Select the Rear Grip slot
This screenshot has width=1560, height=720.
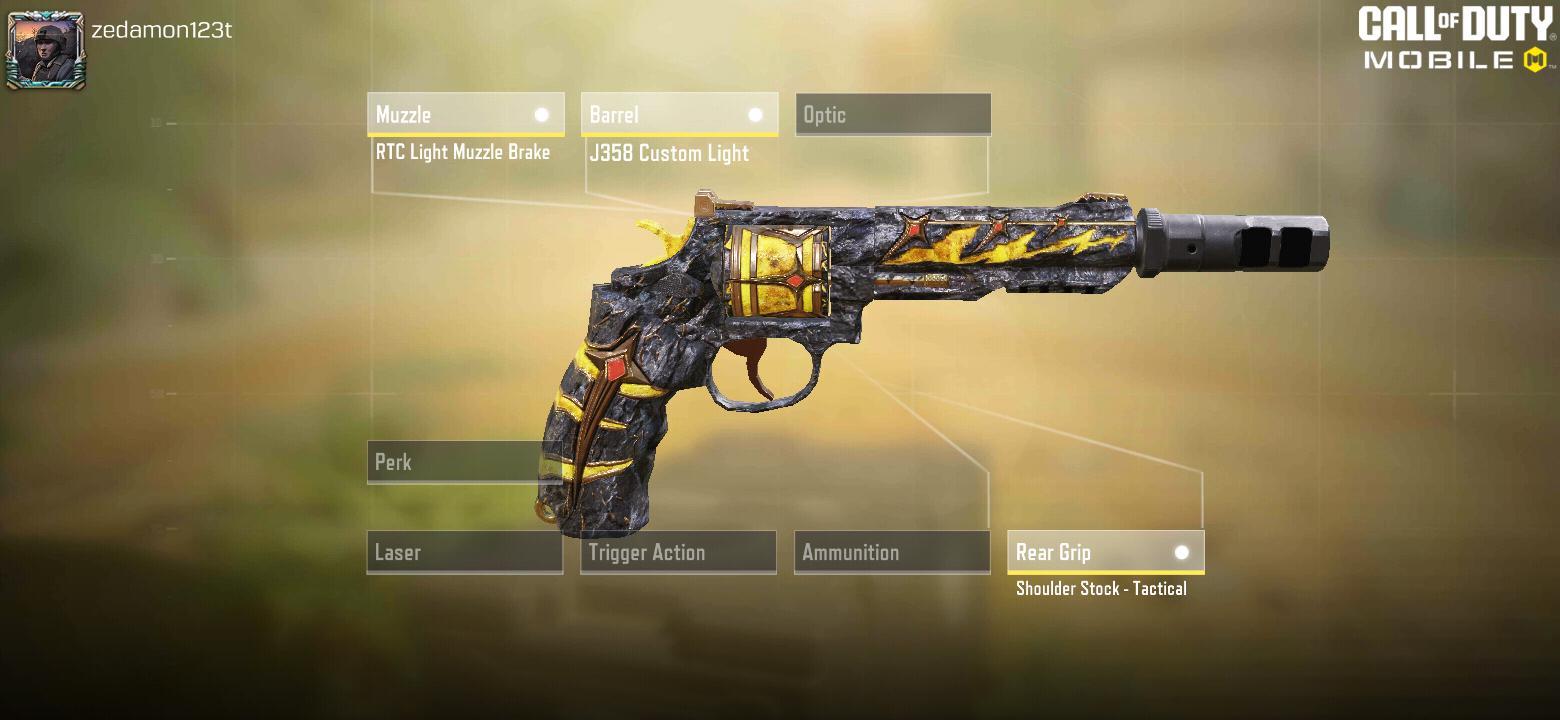click(x=1105, y=552)
